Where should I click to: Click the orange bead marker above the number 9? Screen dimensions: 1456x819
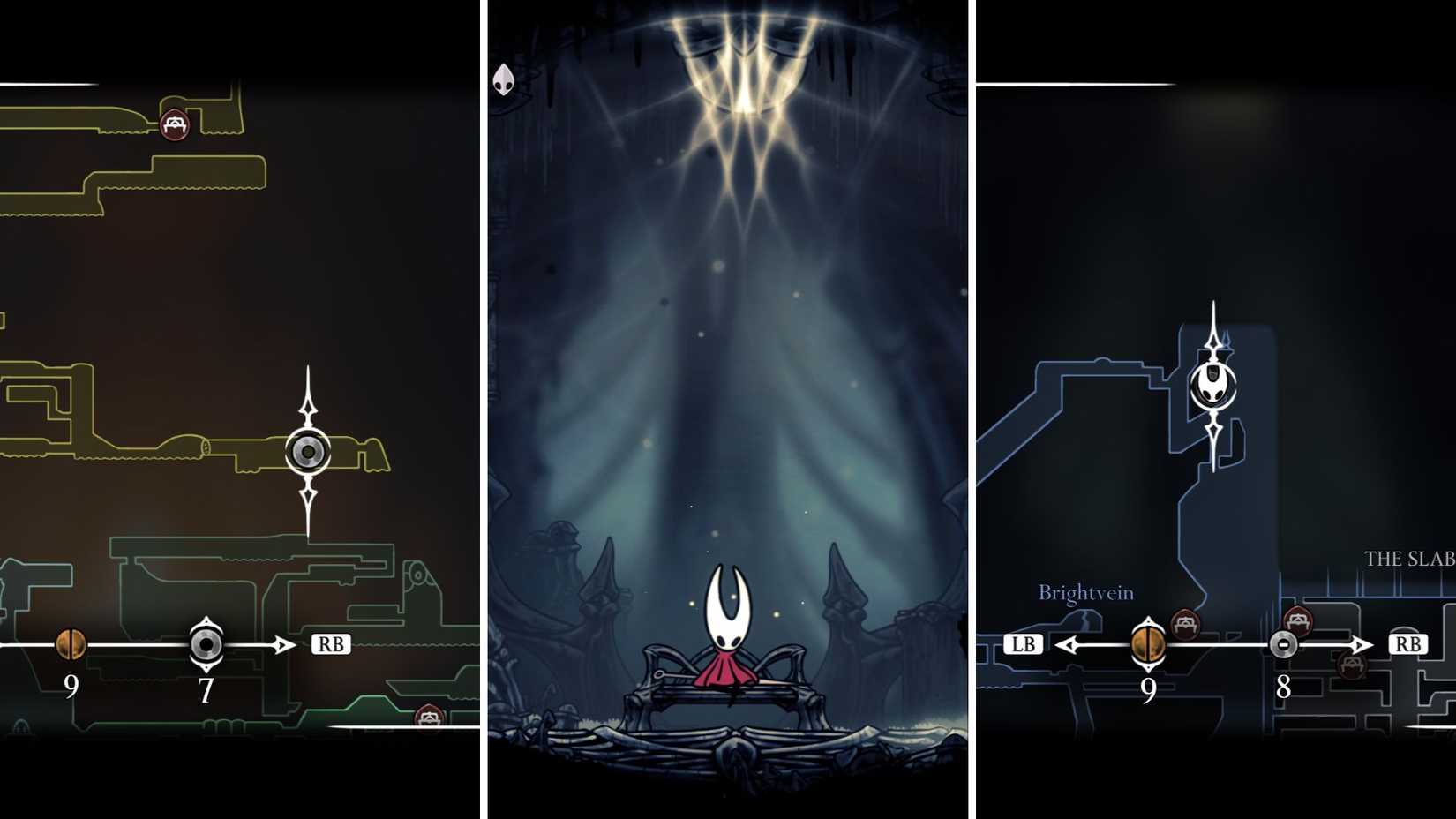point(70,643)
